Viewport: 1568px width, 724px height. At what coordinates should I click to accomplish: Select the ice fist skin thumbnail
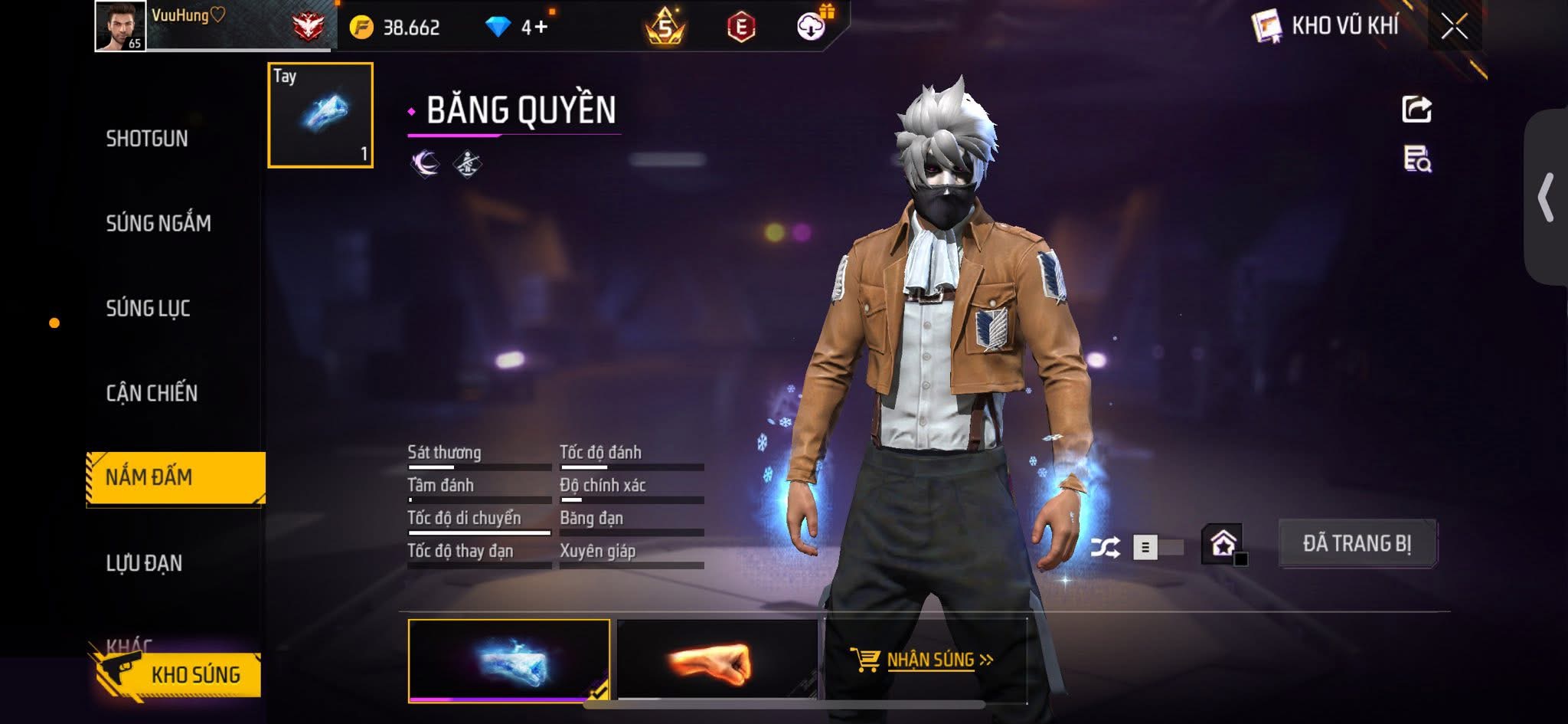[509, 660]
